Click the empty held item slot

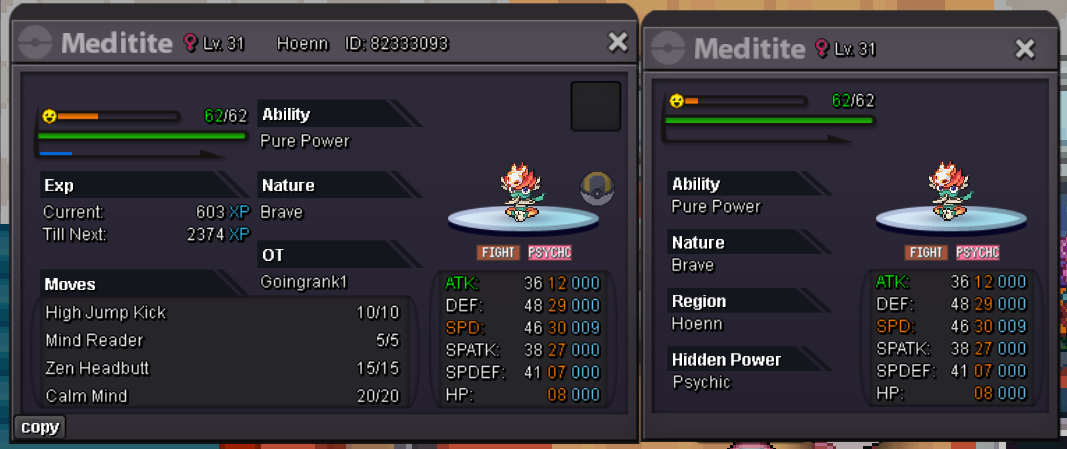pyautogui.click(x=596, y=107)
